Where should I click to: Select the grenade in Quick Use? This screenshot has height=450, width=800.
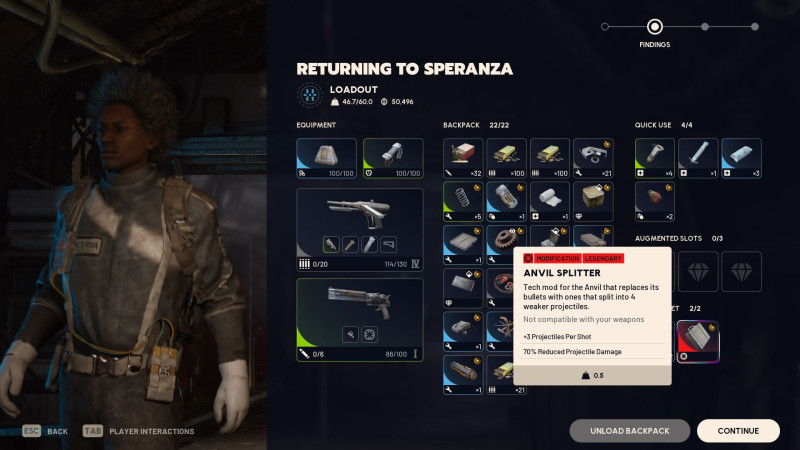655,202
